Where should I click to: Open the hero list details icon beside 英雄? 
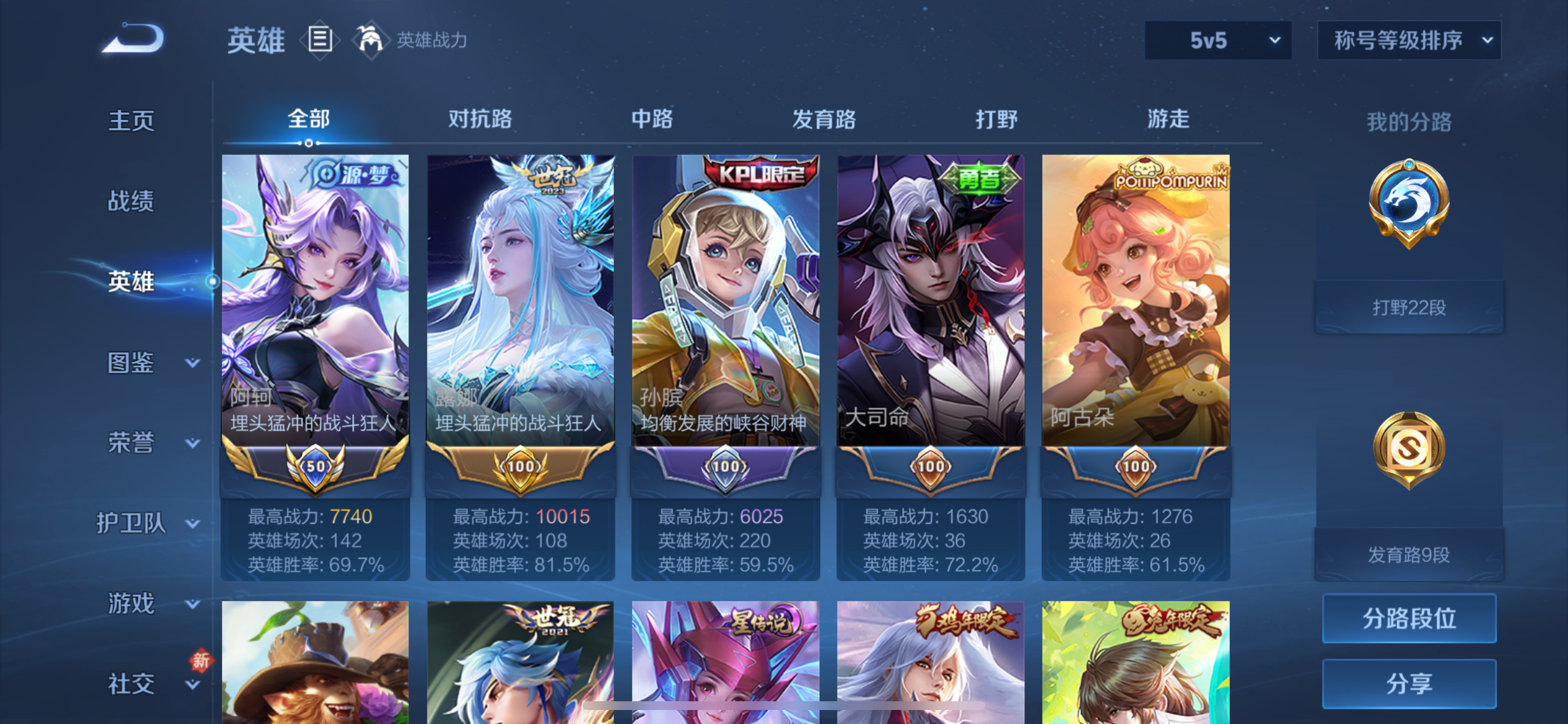coord(320,40)
